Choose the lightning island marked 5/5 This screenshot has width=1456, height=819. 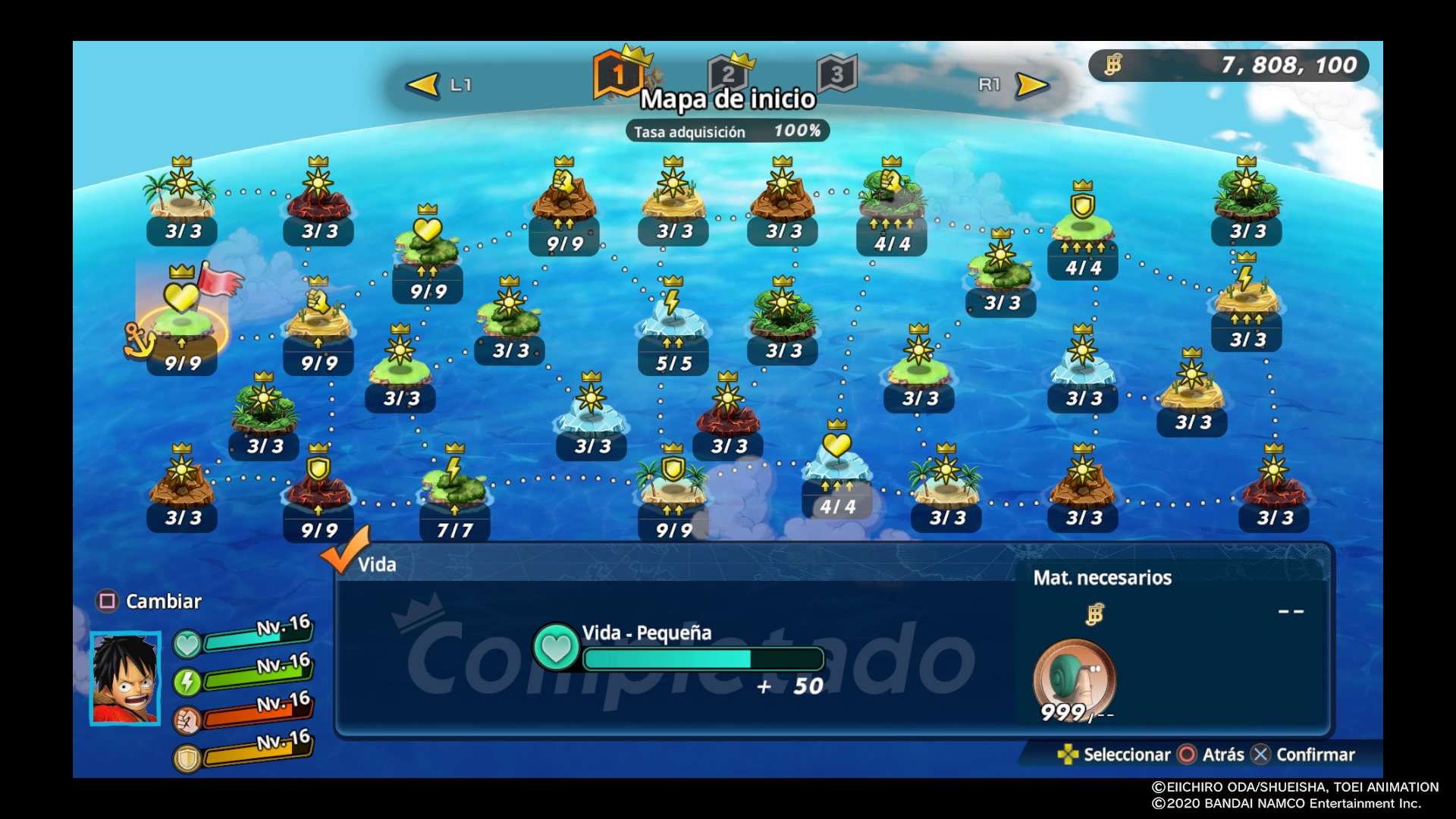pyautogui.click(x=673, y=318)
